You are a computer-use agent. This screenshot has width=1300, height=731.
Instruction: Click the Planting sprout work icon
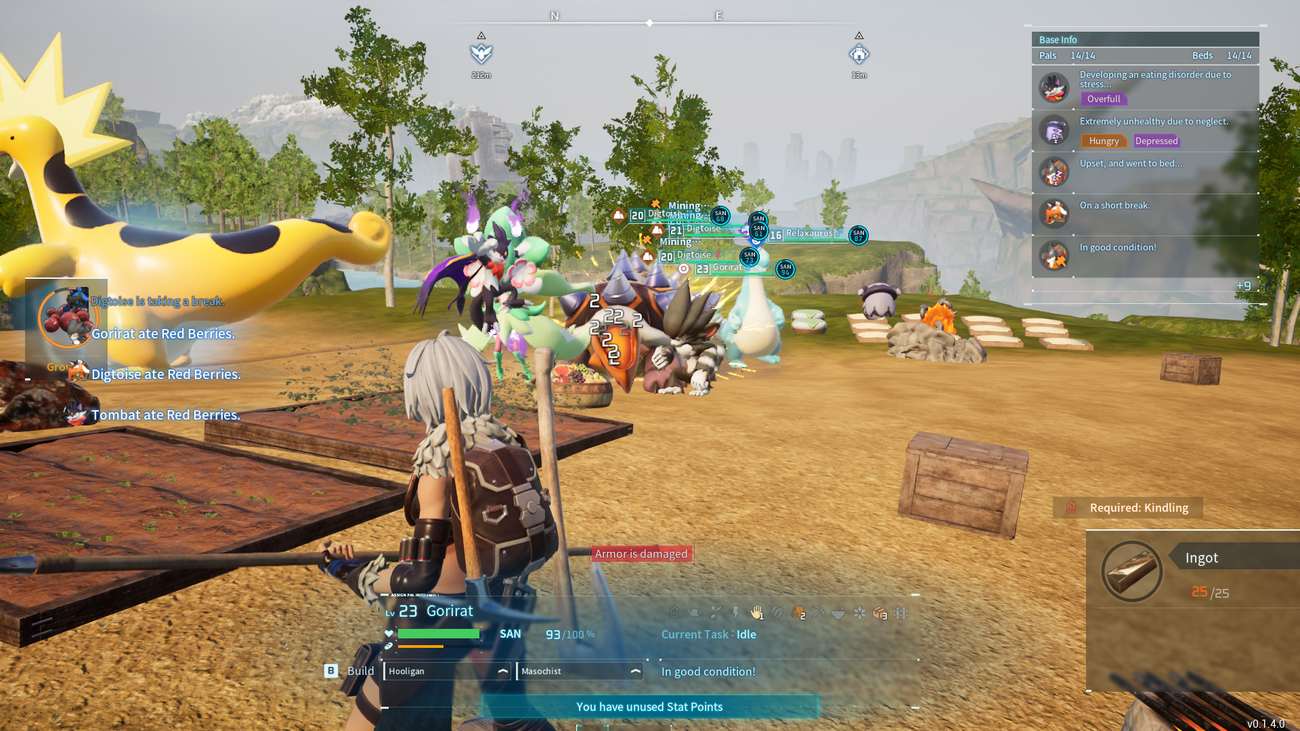click(x=715, y=613)
